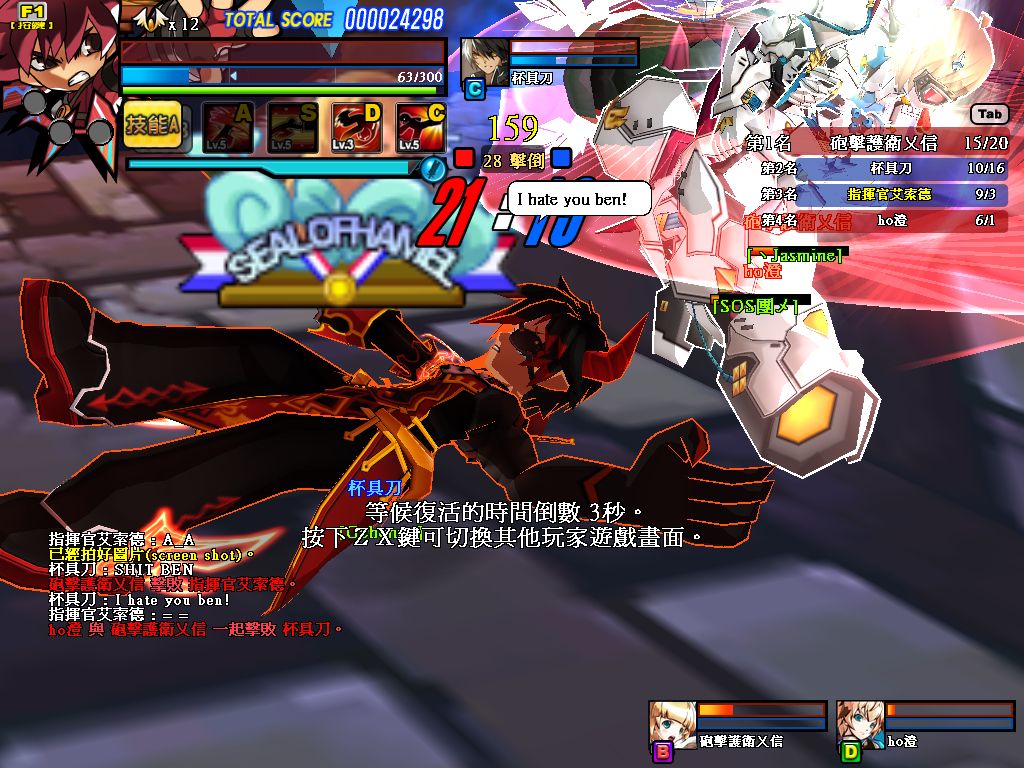The width and height of the screenshot is (1024, 768).
Task: Use the skill icon marked S
Action: click(x=292, y=127)
